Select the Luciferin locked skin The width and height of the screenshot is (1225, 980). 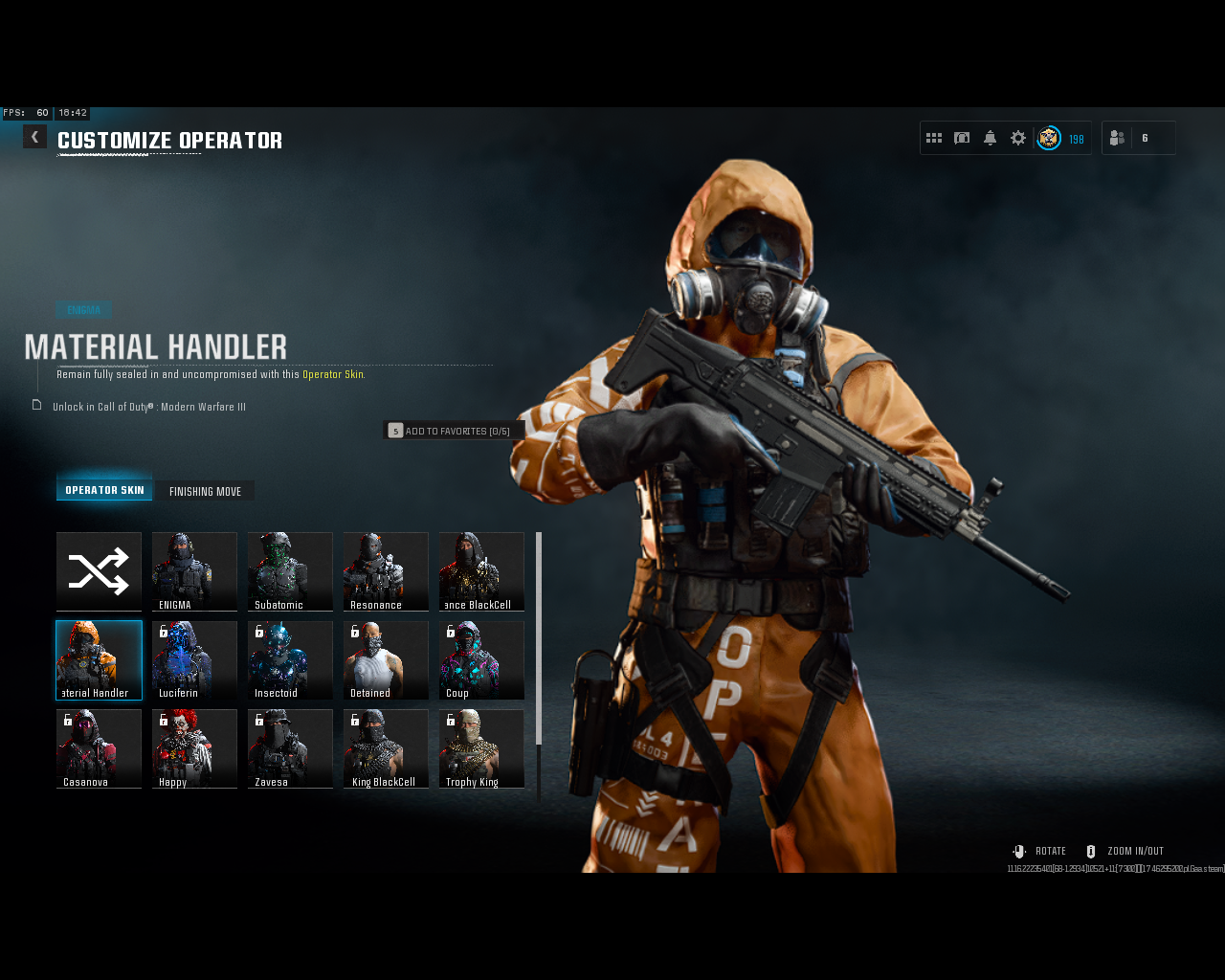click(x=194, y=659)
